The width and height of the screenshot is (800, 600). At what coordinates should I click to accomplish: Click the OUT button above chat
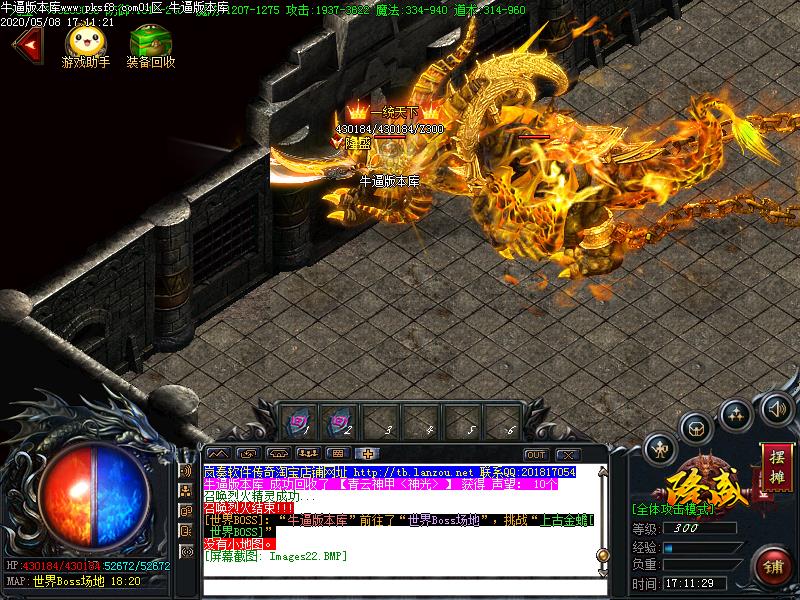point(536,455)
